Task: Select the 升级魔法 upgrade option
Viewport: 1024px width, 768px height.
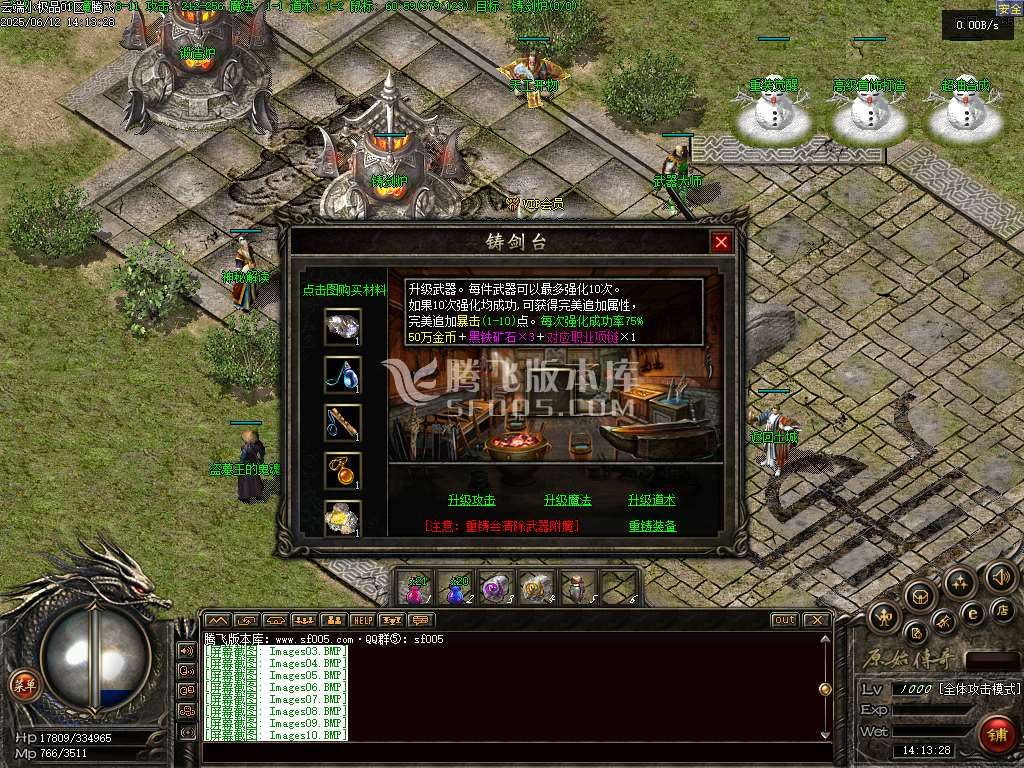Action: click(x=567, y=501)
